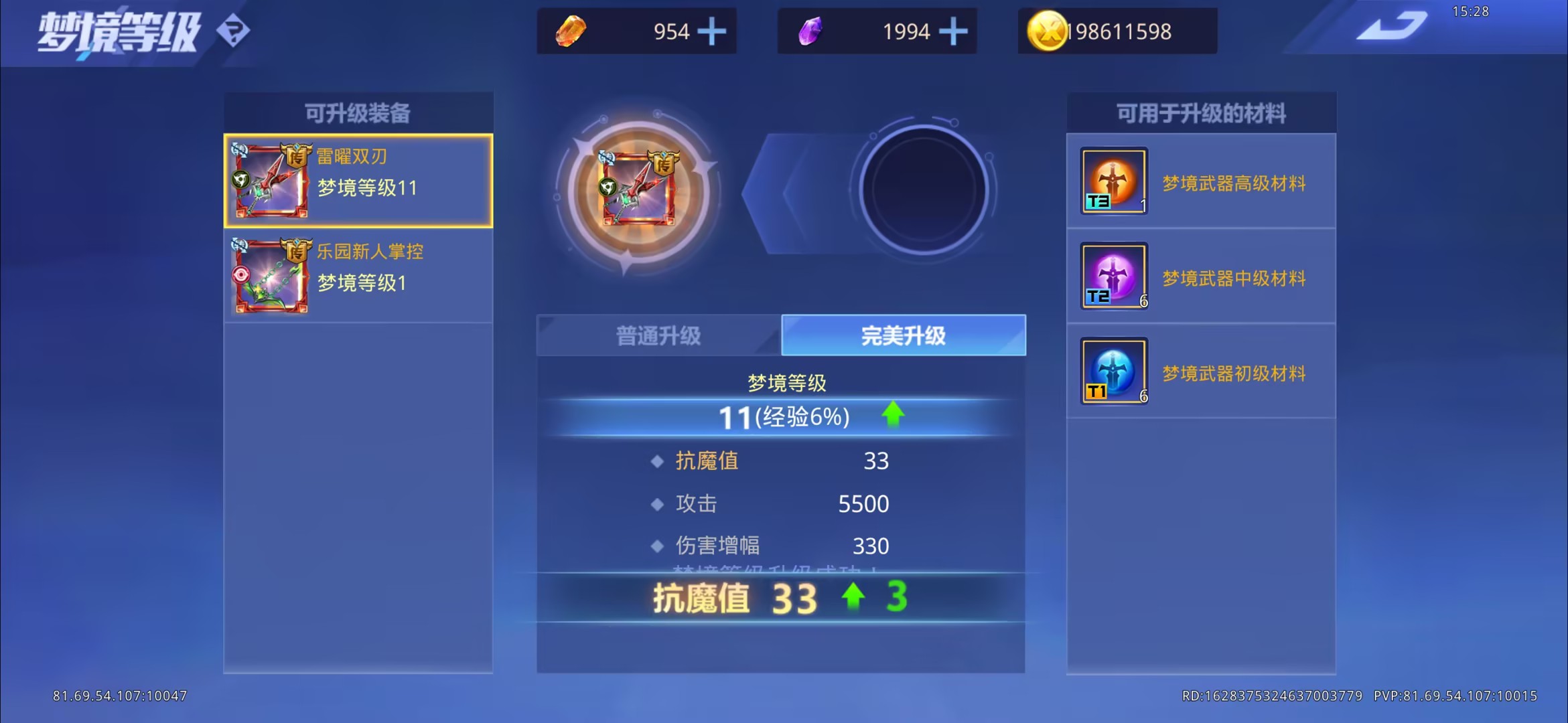Switch to the 完美升级 tab
The height and width of the screenshot is (723, 1568).
pyautogui.click(x=903, y=337)
